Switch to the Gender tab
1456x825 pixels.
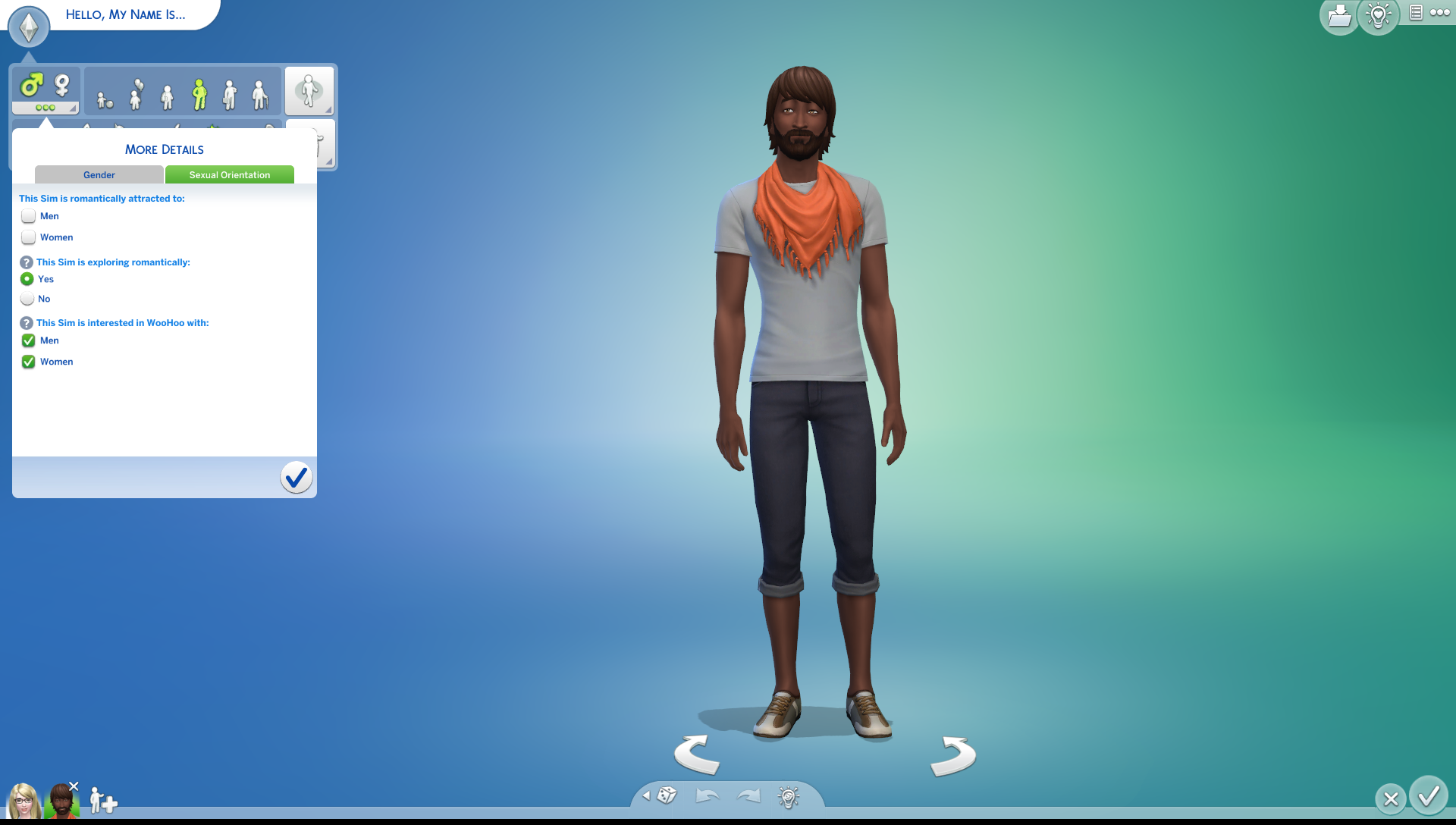pos(99,174)
